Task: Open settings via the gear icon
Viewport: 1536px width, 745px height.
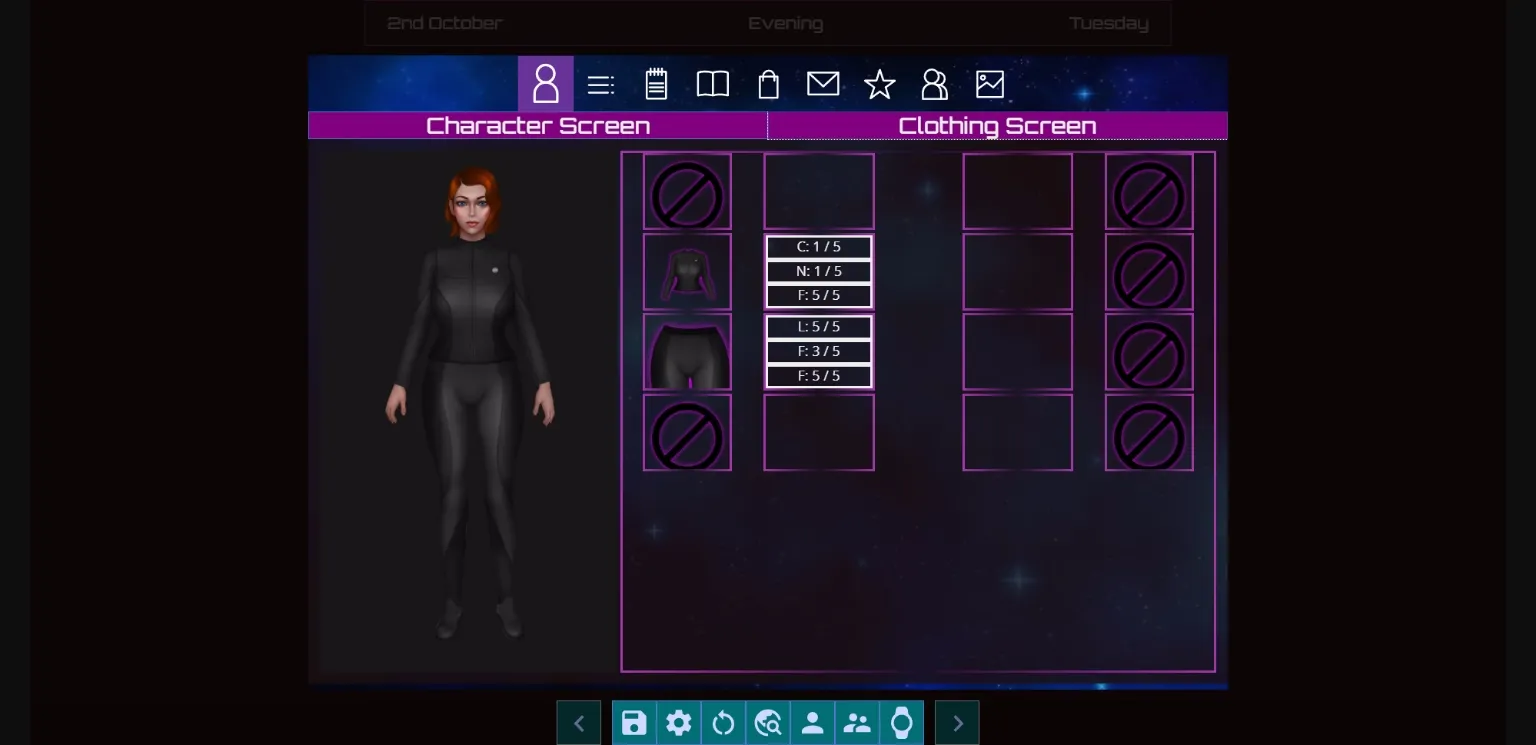Action: point(679,722)
